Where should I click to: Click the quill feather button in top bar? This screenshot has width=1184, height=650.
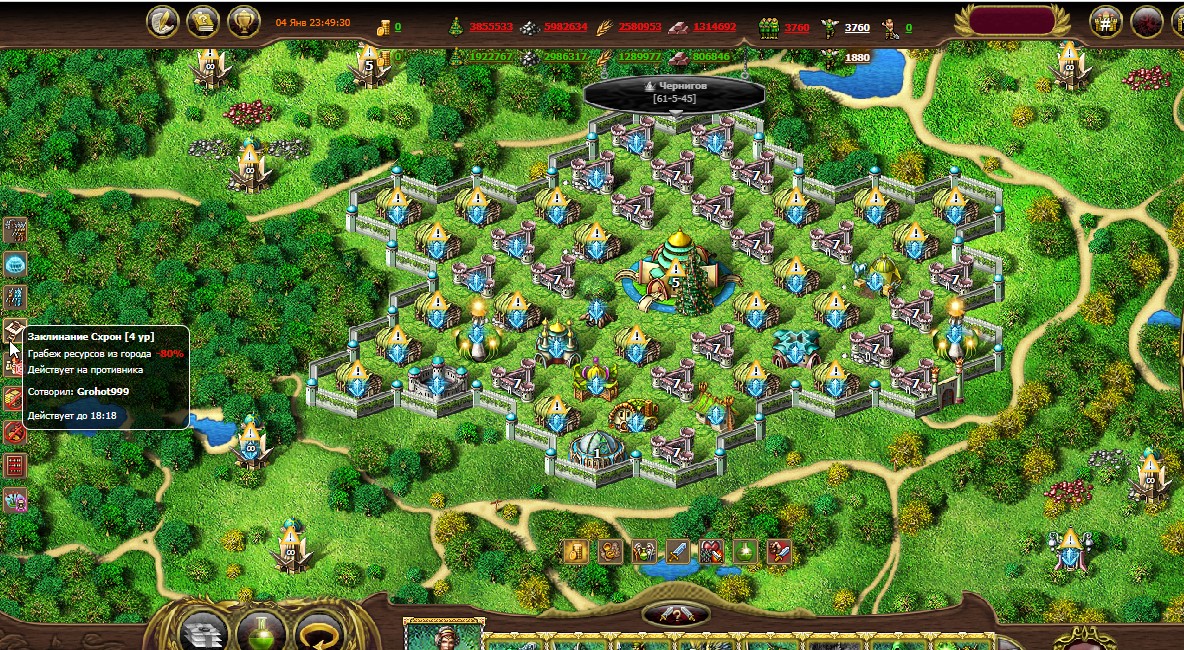tap(163, 21)
